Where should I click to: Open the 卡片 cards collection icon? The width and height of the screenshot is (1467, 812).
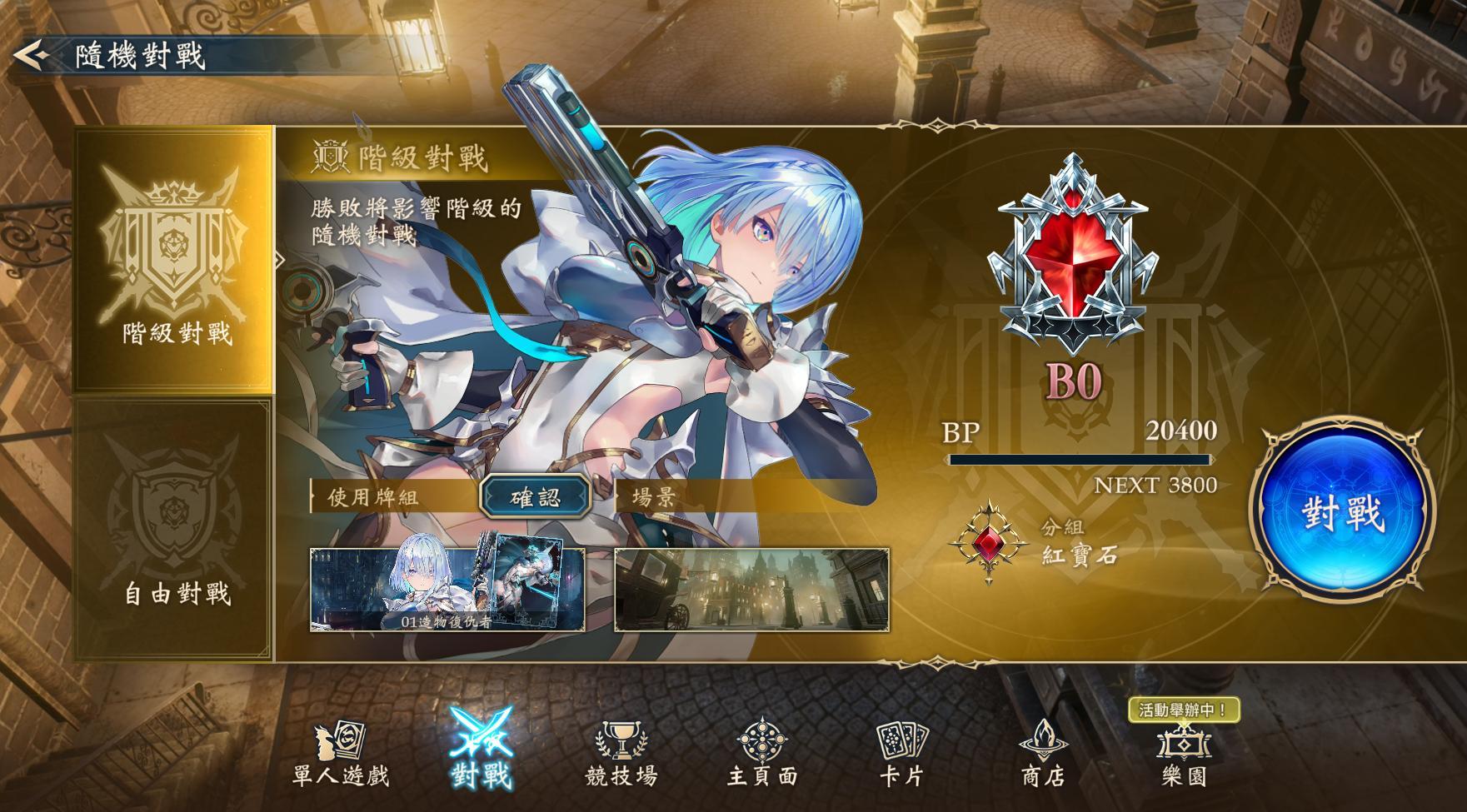(901, 754)
